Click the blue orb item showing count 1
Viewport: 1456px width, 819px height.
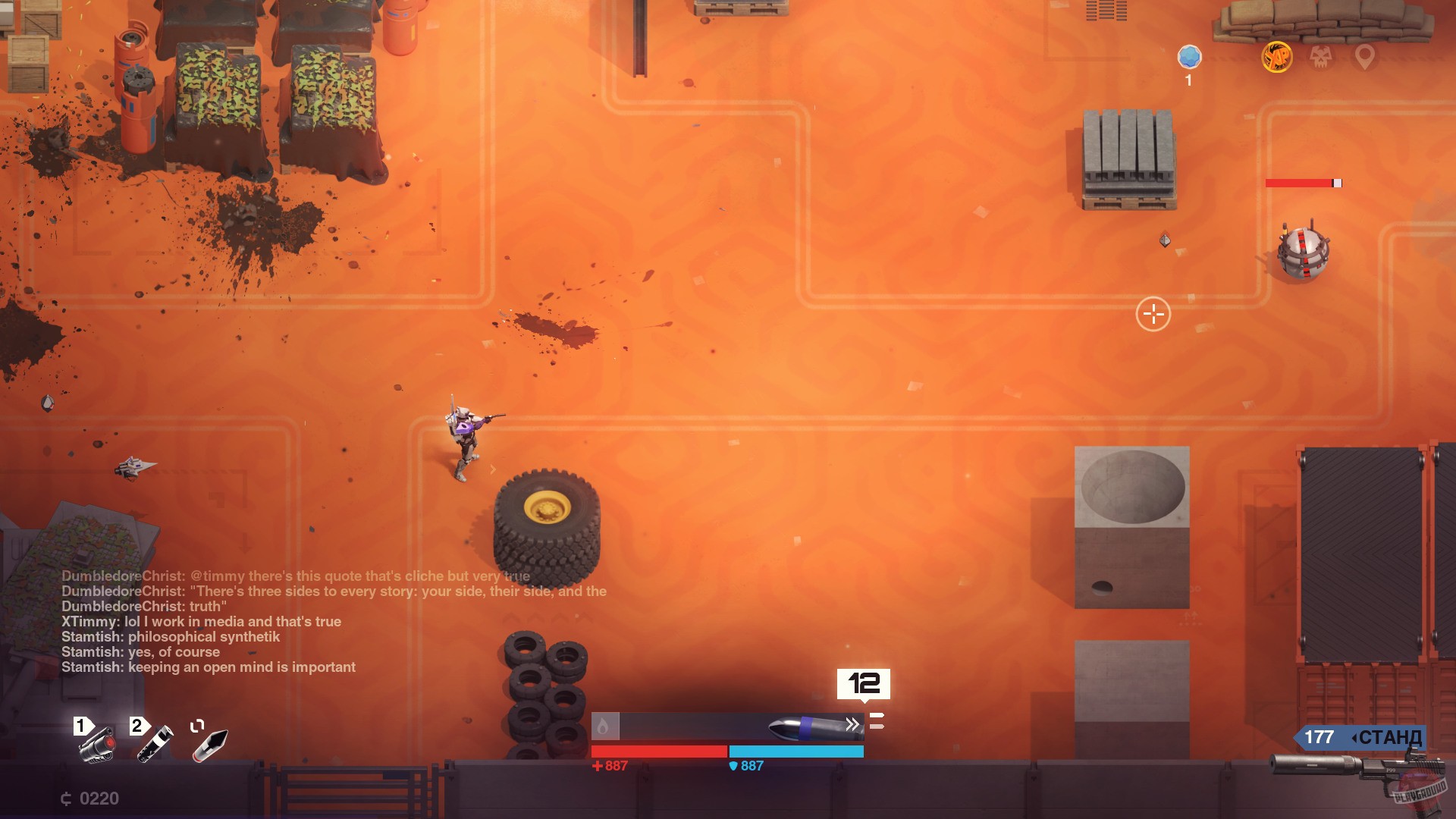point(1189,56)
